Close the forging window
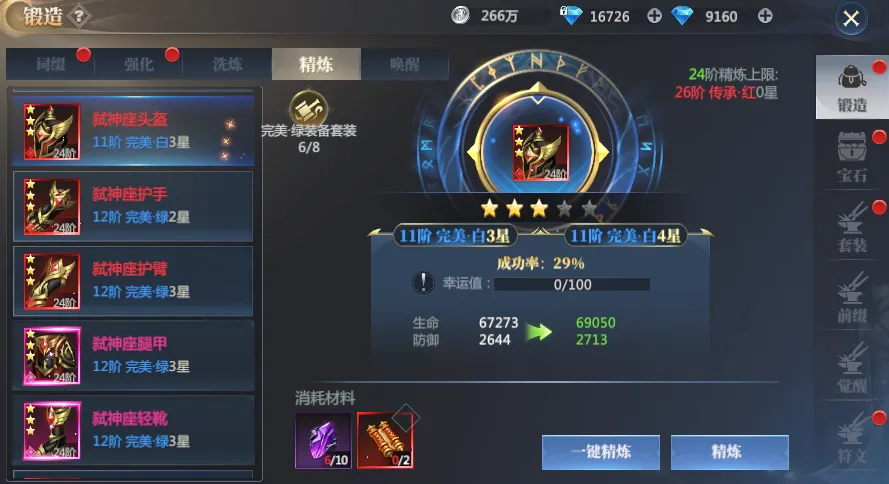Image resolution: width=889 pixels, height=484 pixels. click(x=851, y=18)
